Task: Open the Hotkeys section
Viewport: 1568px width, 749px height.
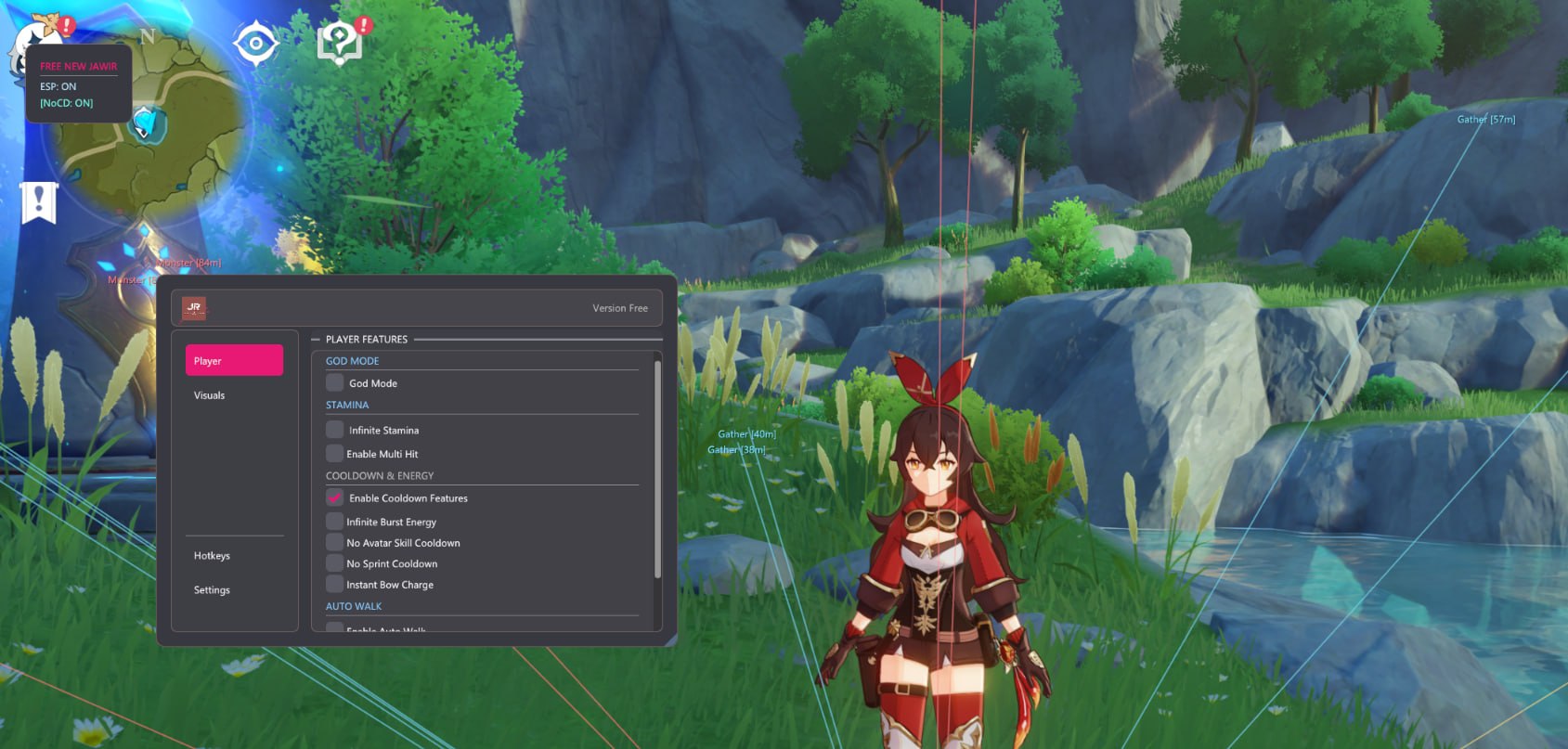Action: pos(212,556)
